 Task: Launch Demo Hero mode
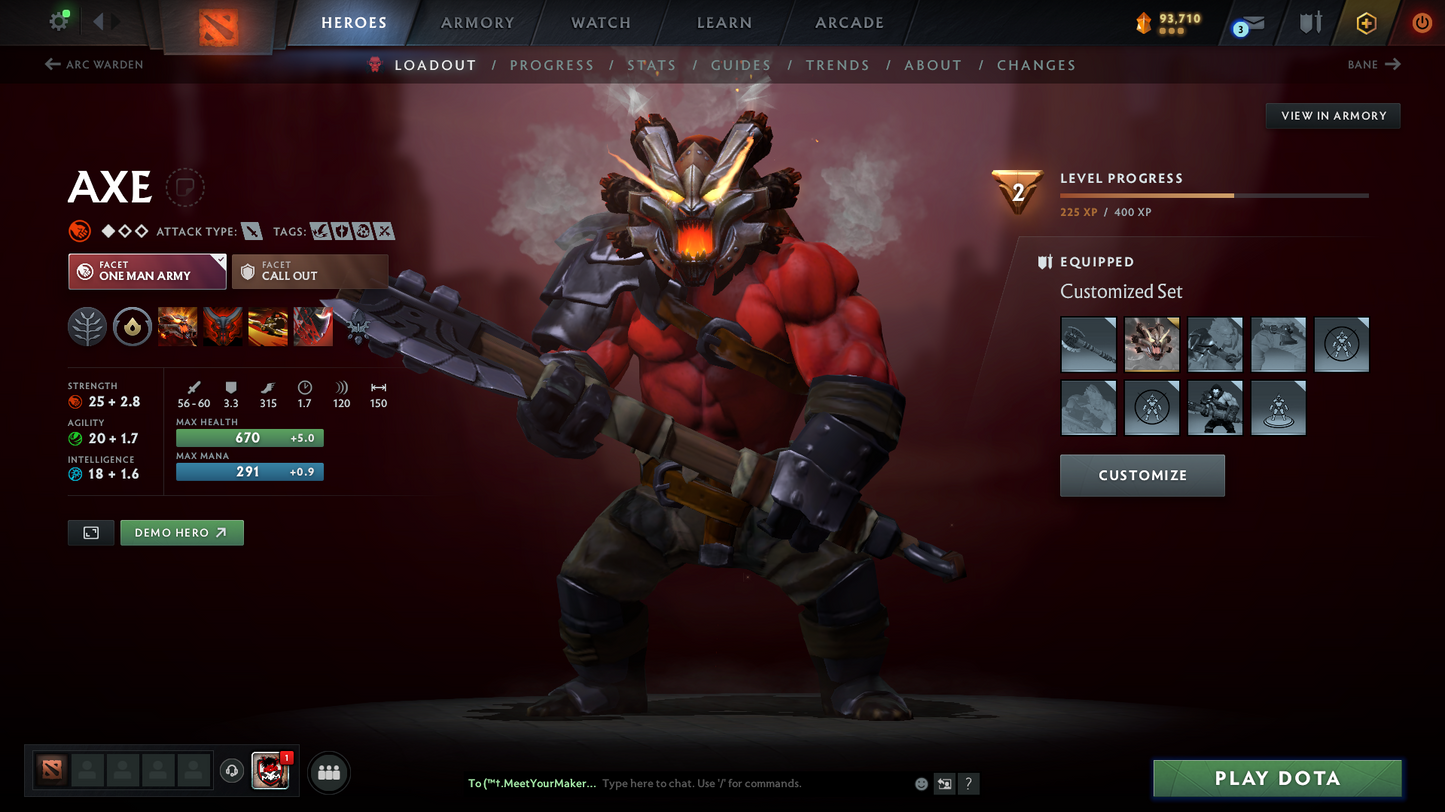(181, 533)
